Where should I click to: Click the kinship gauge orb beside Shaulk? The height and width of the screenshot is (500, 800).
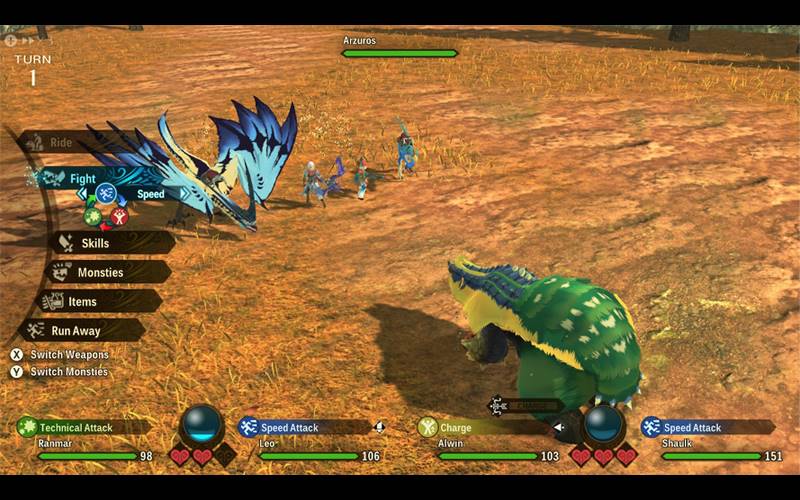(605, 425)
